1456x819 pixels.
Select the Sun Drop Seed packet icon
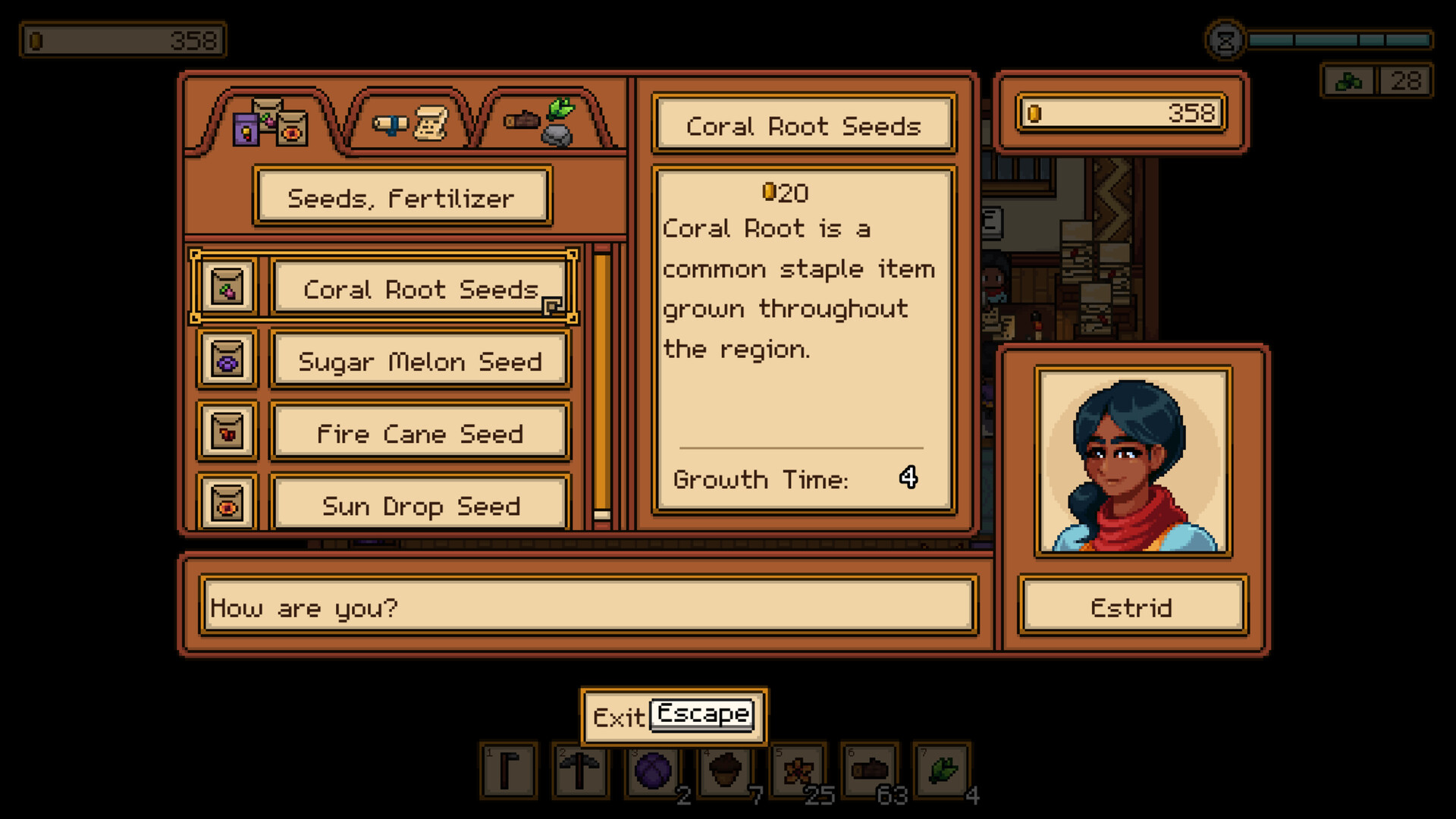click(227, 504)
